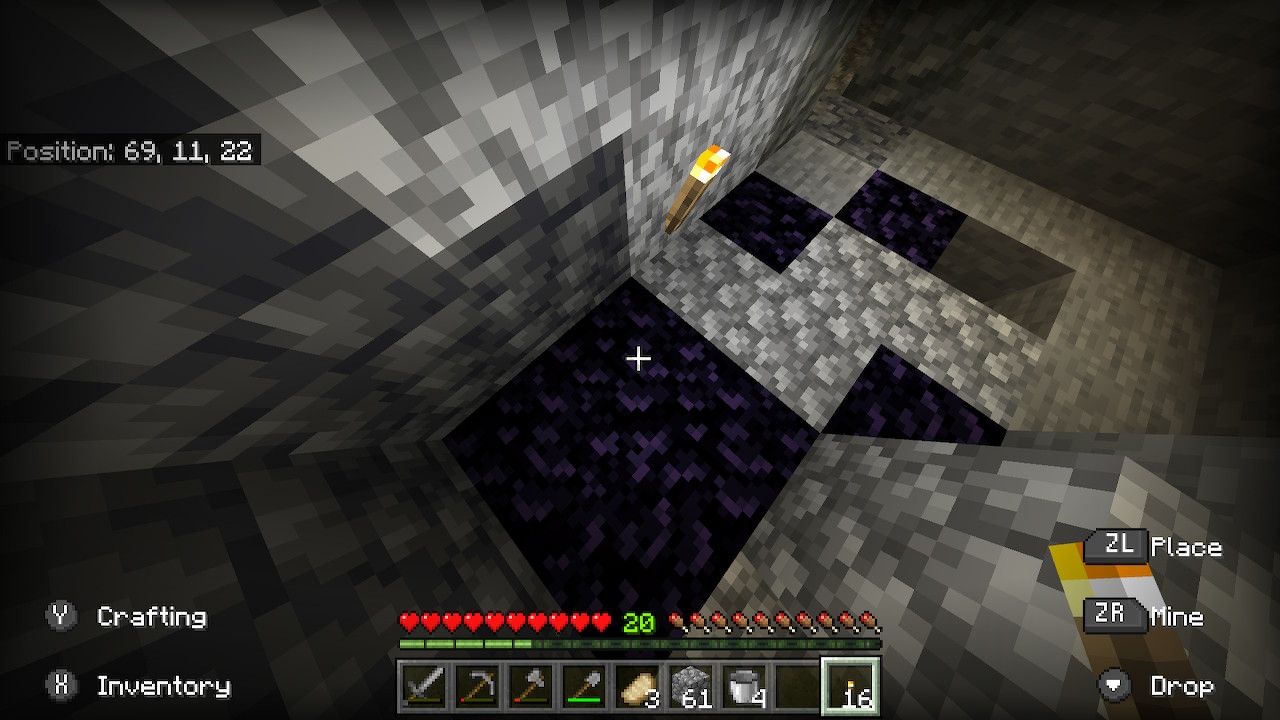Pick the cobblestone stack of 61

point(691,687)
